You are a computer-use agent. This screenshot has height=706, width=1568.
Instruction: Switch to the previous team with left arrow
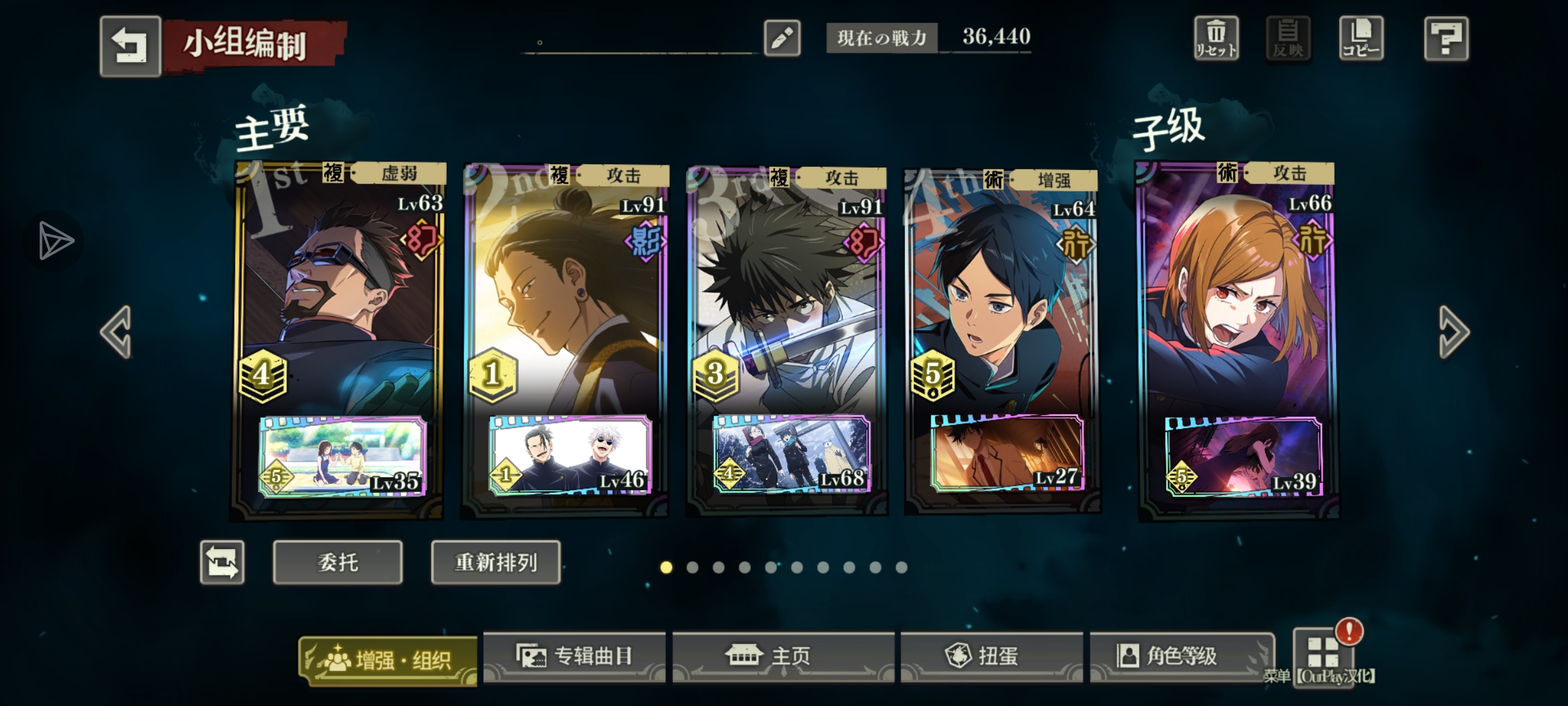(117, 332)
